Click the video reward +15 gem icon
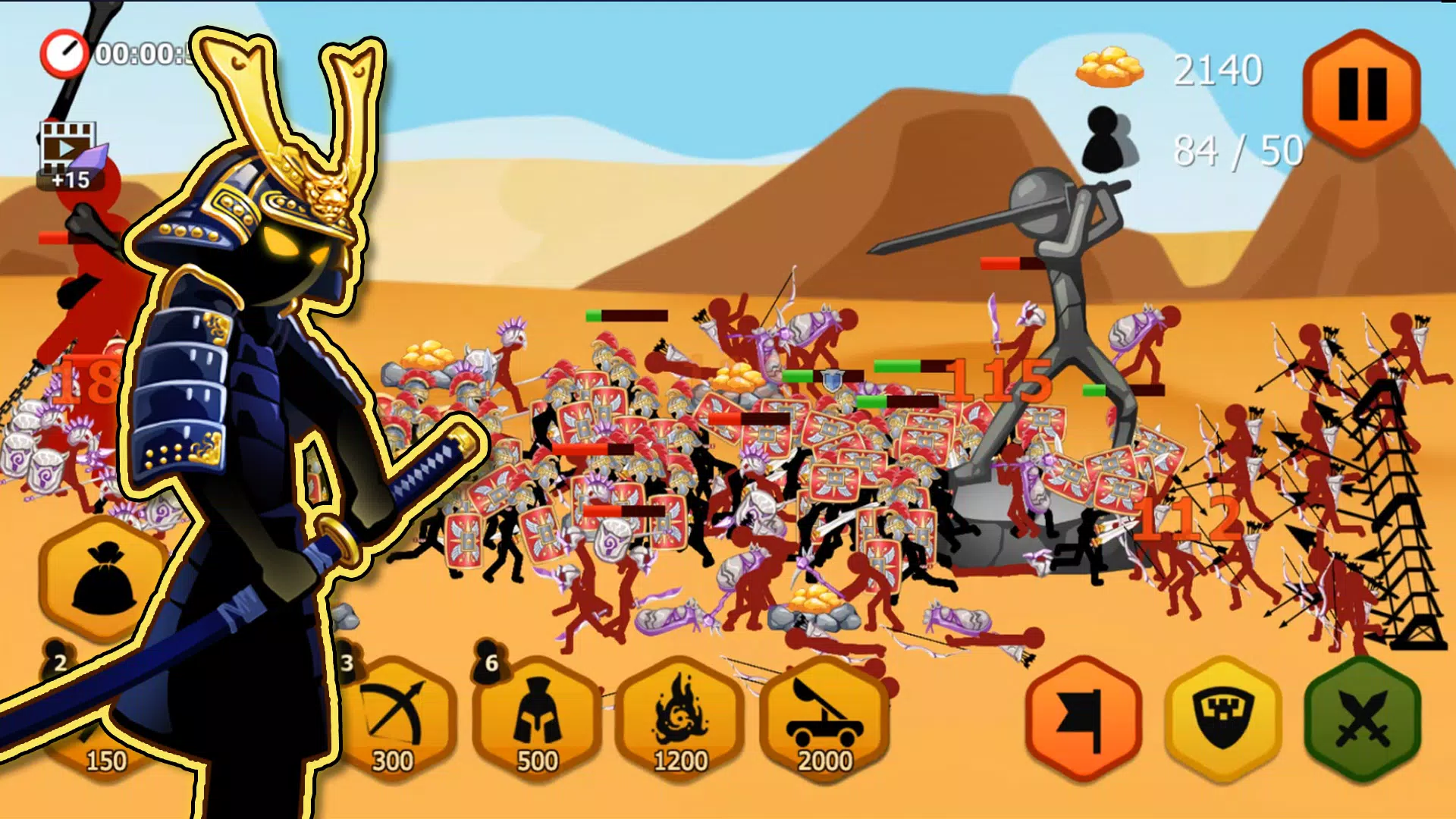This screenshot has width=1456, height=819. pos(70,152)
